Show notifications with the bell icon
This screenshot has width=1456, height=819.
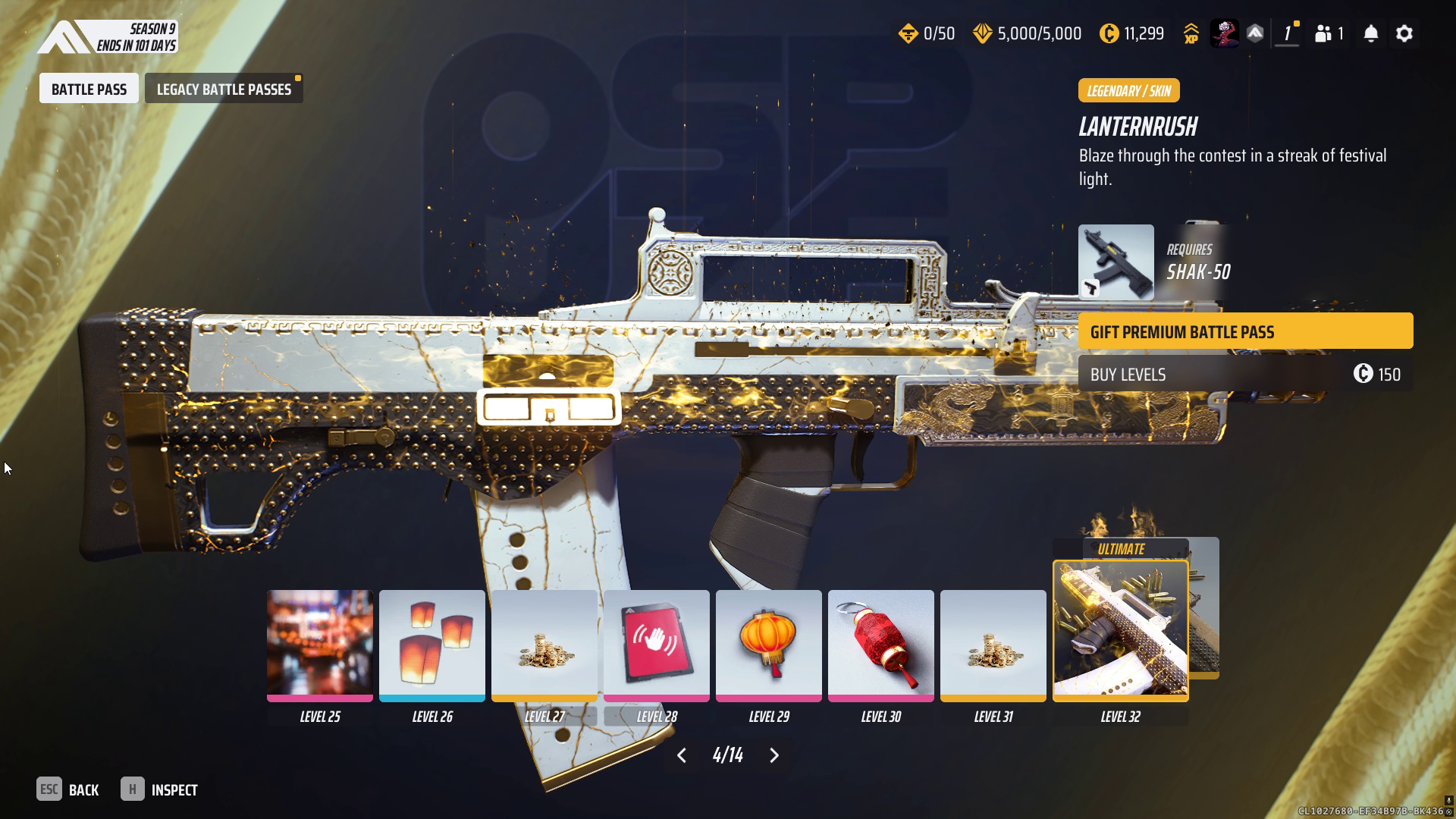[1370, 33]
